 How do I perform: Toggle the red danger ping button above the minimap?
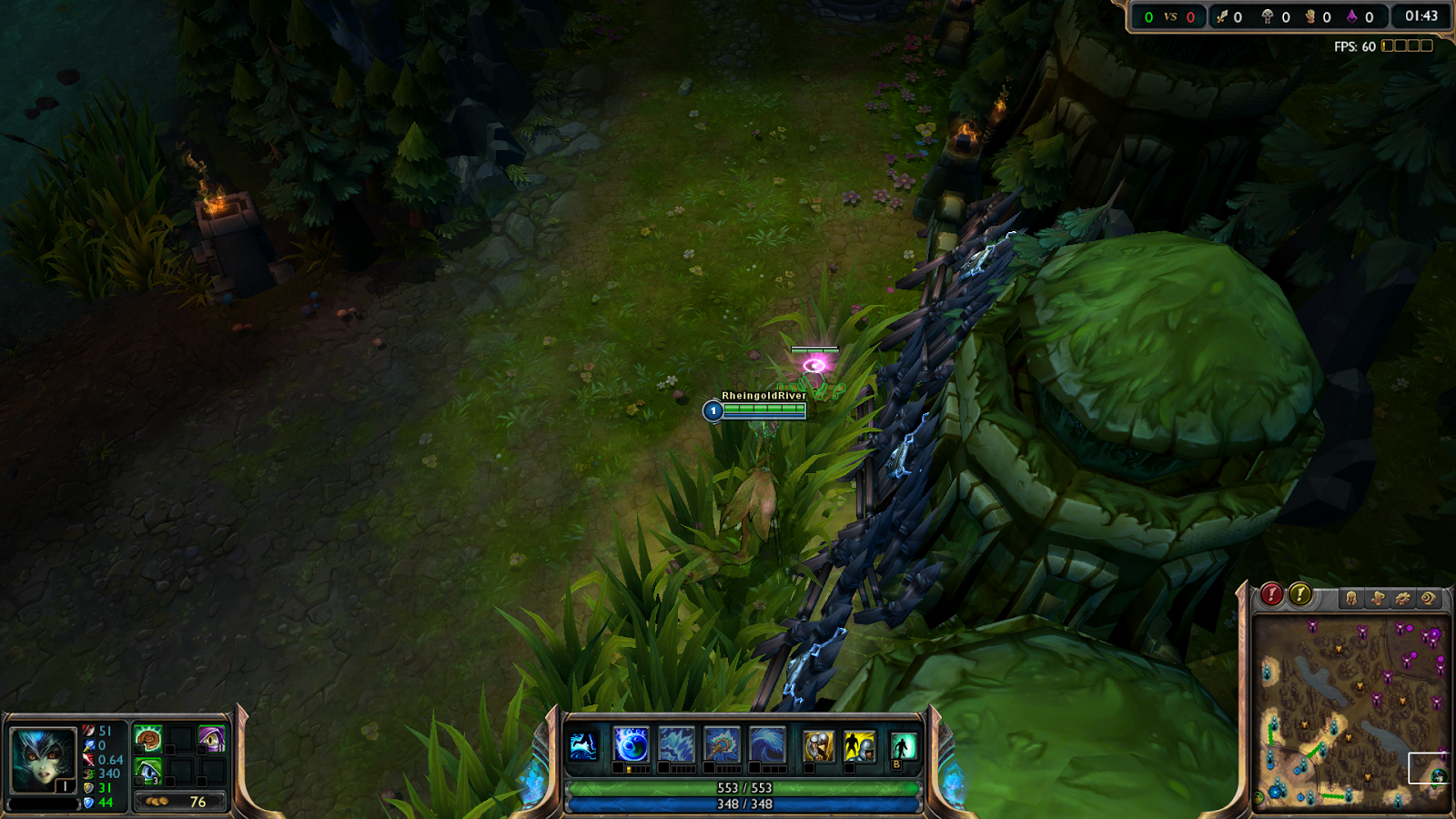tap(1271, 596)
